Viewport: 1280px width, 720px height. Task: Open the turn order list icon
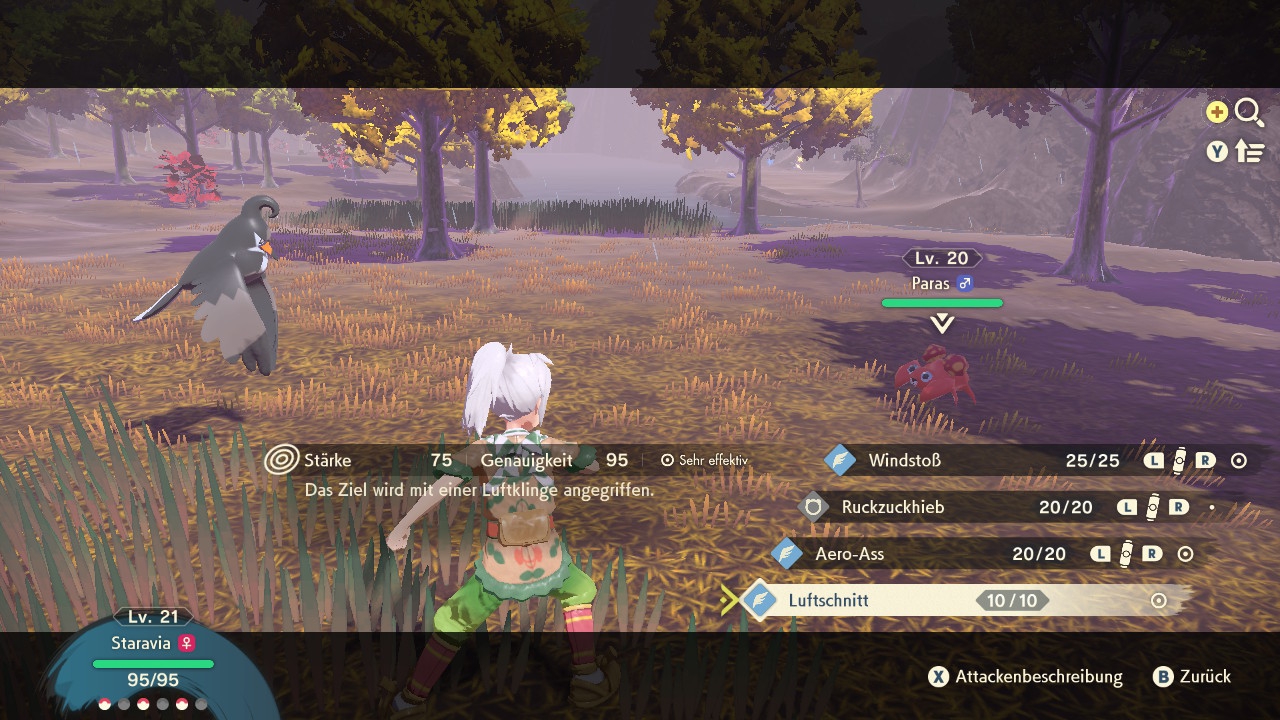[x=1250, y=151]
